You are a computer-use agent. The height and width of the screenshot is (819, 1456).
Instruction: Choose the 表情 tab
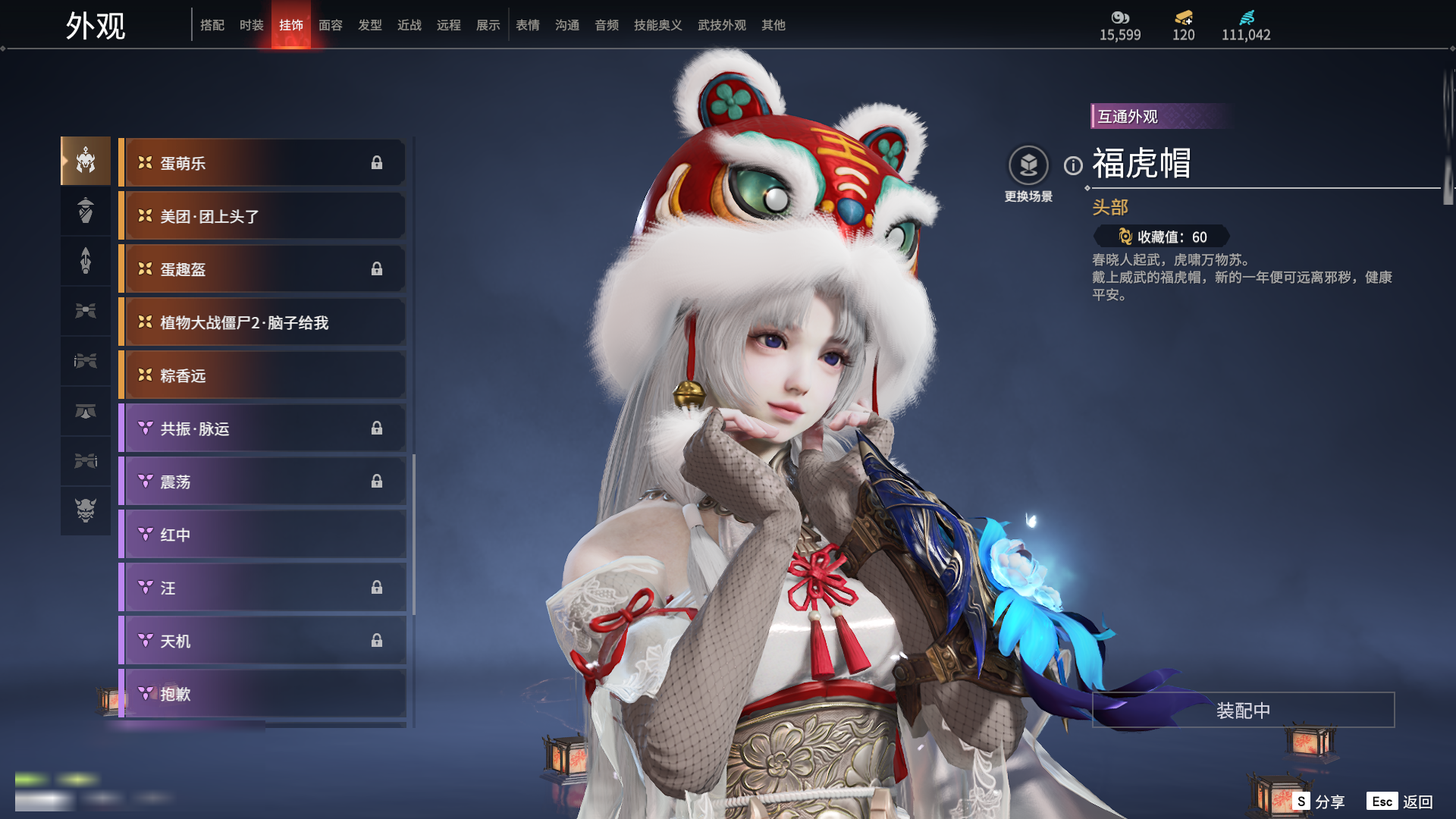527,25
